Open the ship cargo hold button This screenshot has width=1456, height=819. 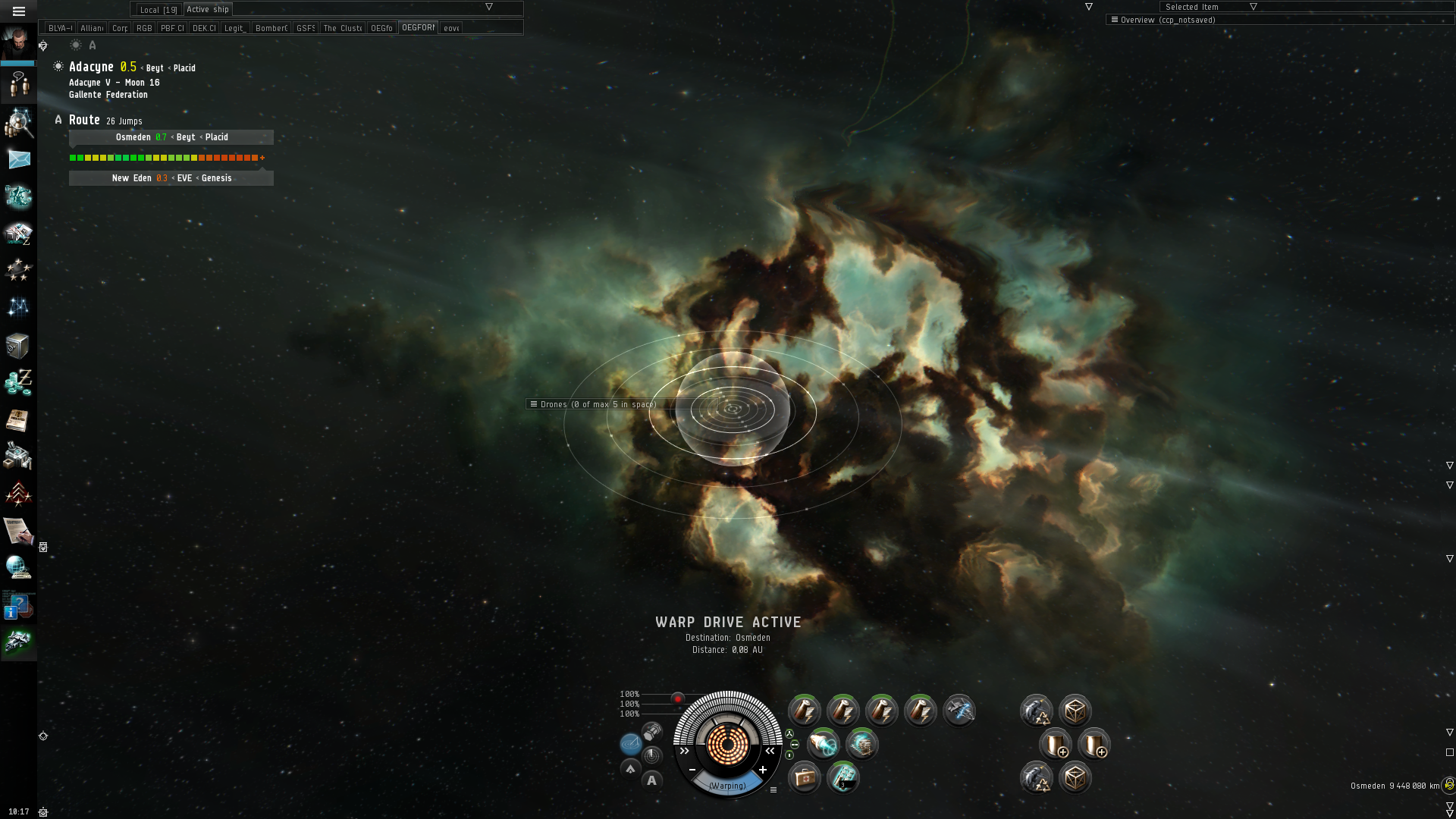(652, 732)
